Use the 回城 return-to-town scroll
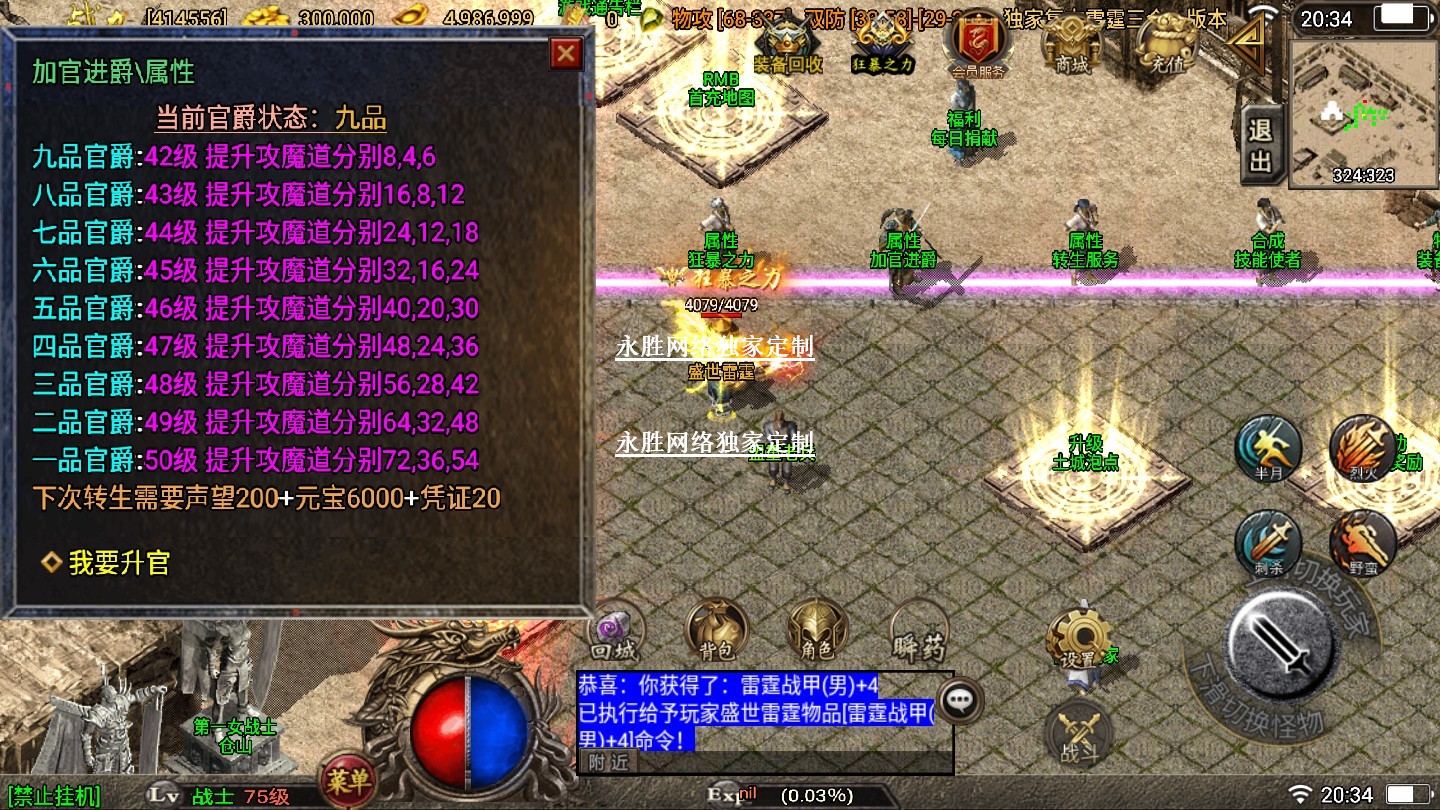The width and height of the screenshot is (1440, 810). pos(613,632)
